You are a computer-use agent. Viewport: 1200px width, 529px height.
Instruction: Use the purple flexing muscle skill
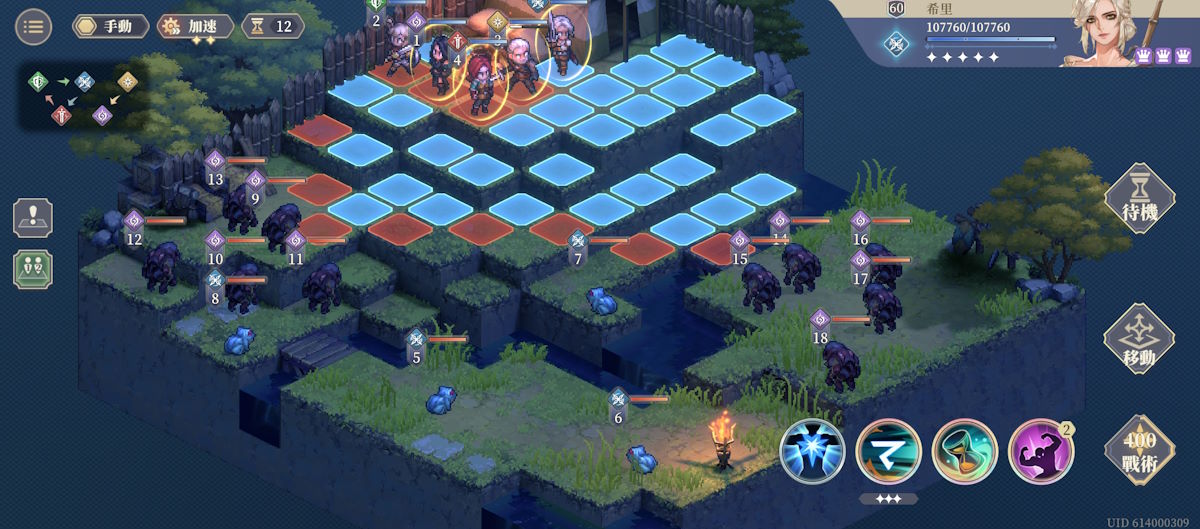pyautogui.click(x=1040, y=450)
